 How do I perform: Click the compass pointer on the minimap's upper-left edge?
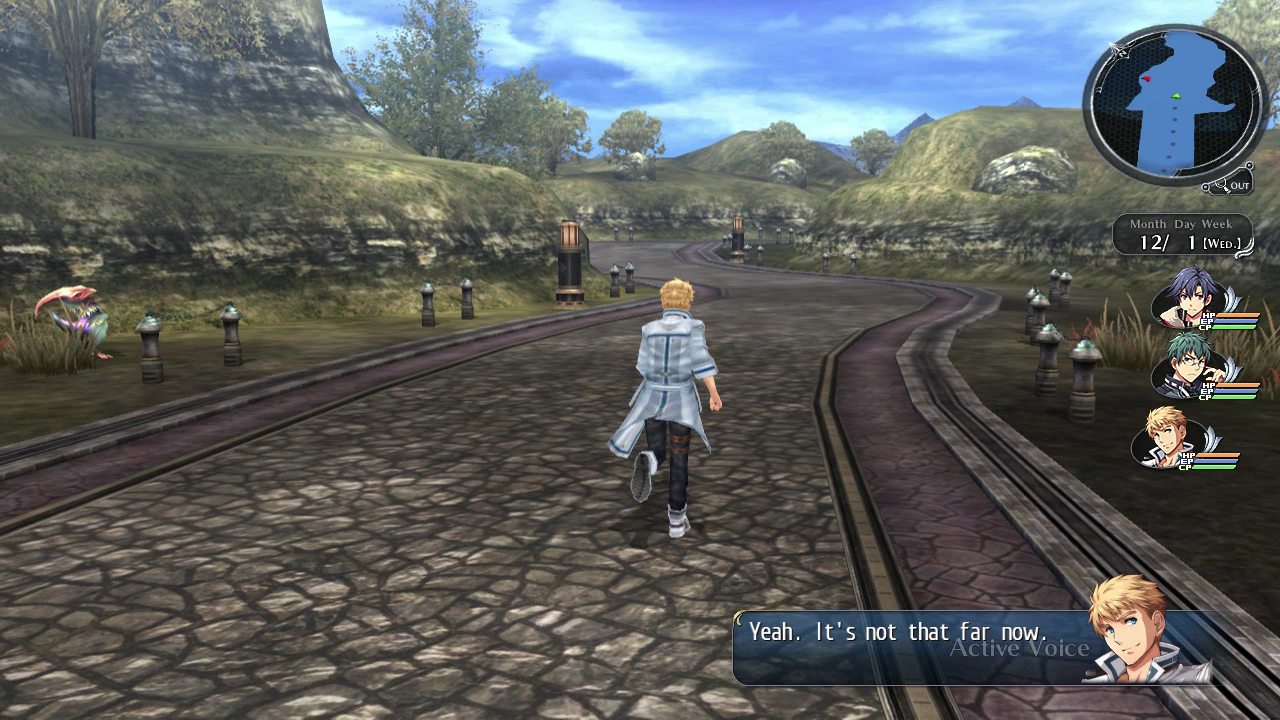tap(1117, 49)
